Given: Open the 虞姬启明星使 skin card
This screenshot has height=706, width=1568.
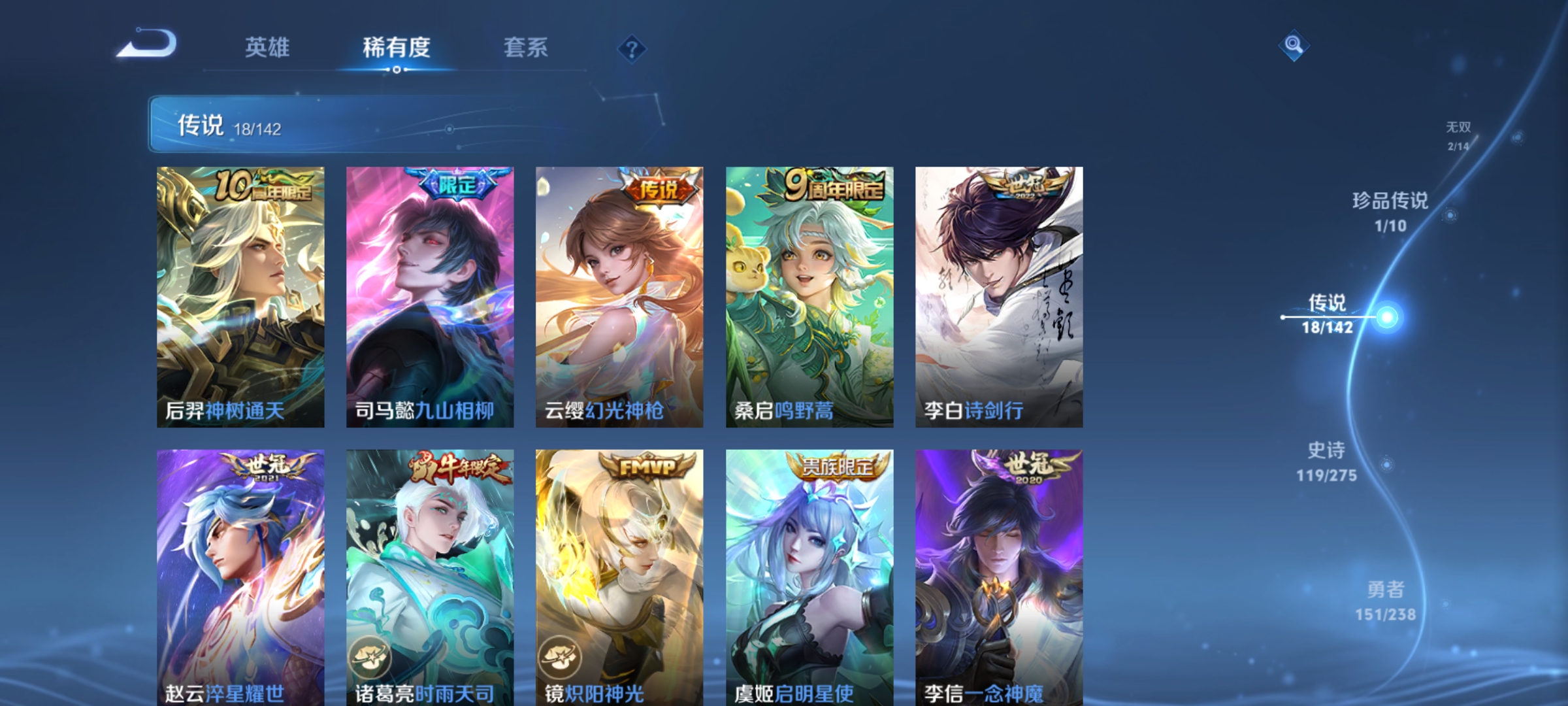Looking at the screenshot, I should click(x=807, y=575).
